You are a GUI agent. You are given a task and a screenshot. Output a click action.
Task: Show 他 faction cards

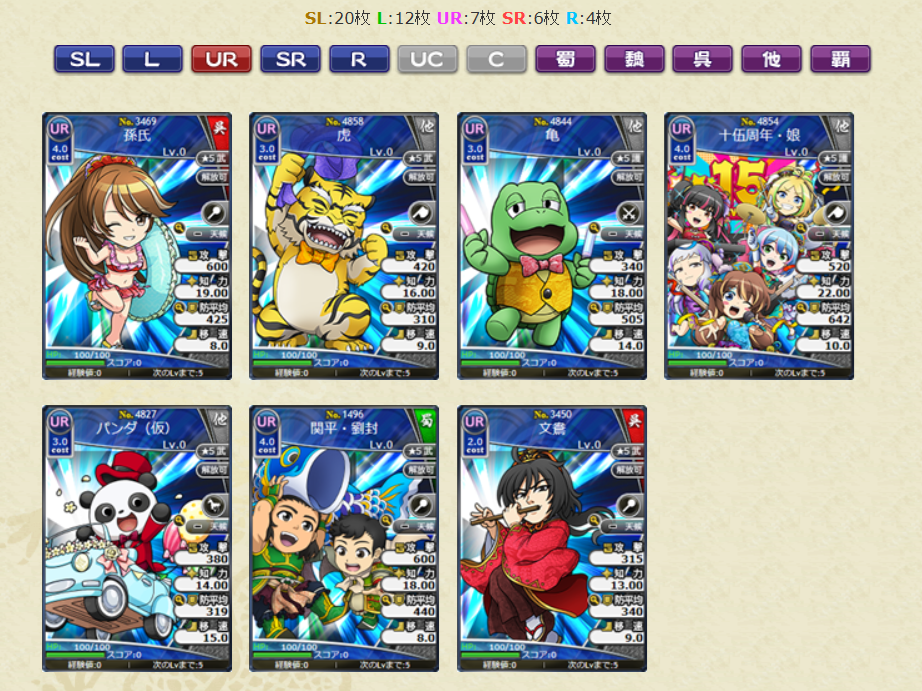click(x=771, y=59)
